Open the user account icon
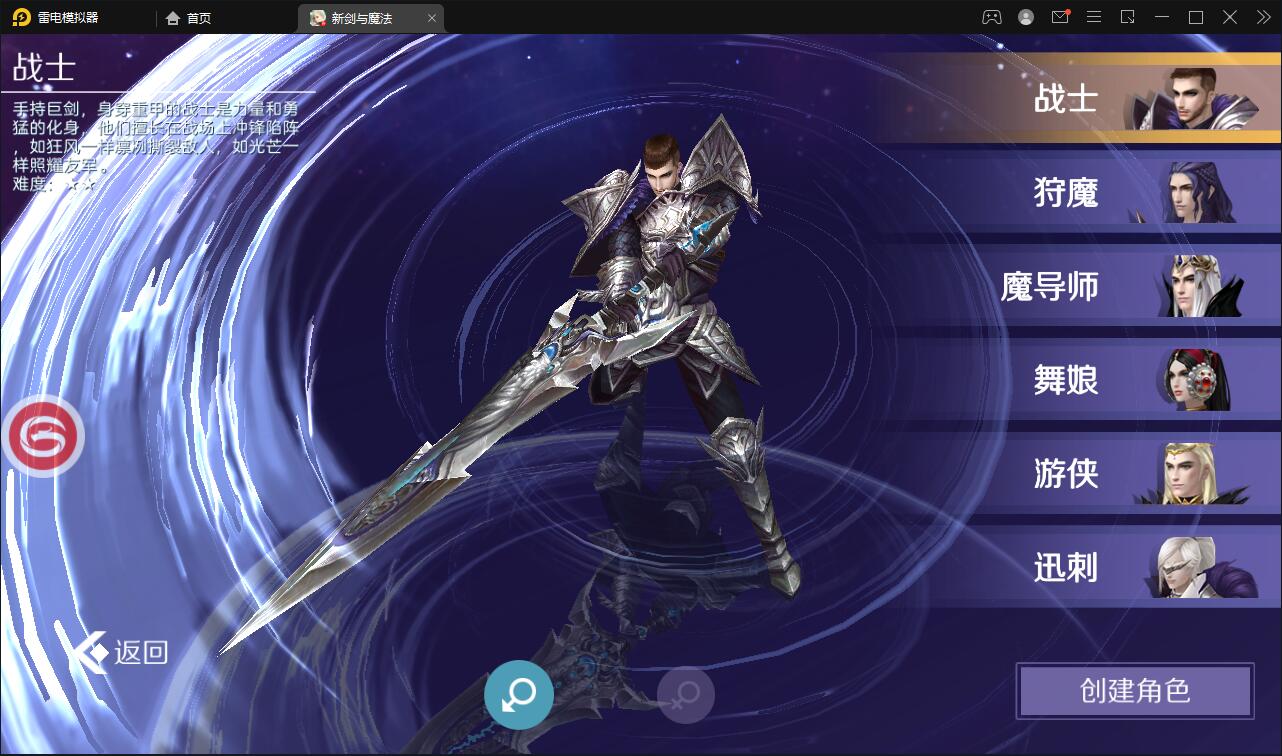Screen dimensions: 1282x756 (1024, 17)
